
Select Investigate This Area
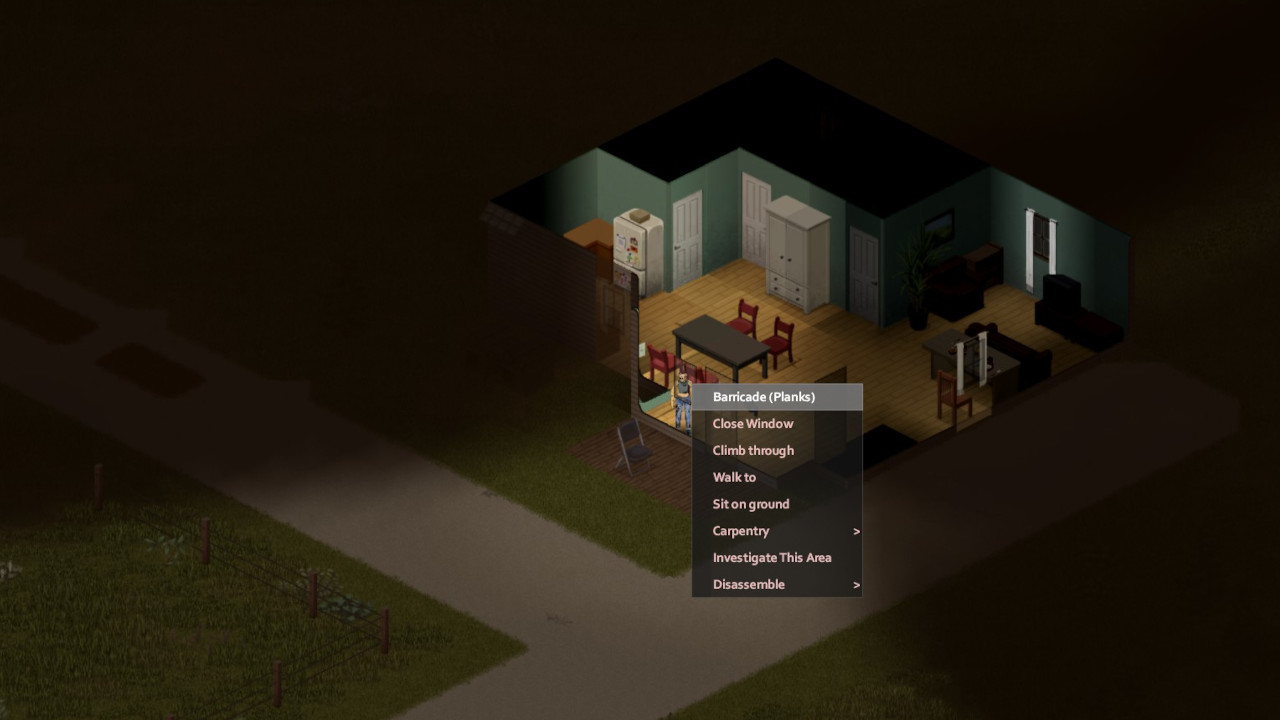click(771, 557)
